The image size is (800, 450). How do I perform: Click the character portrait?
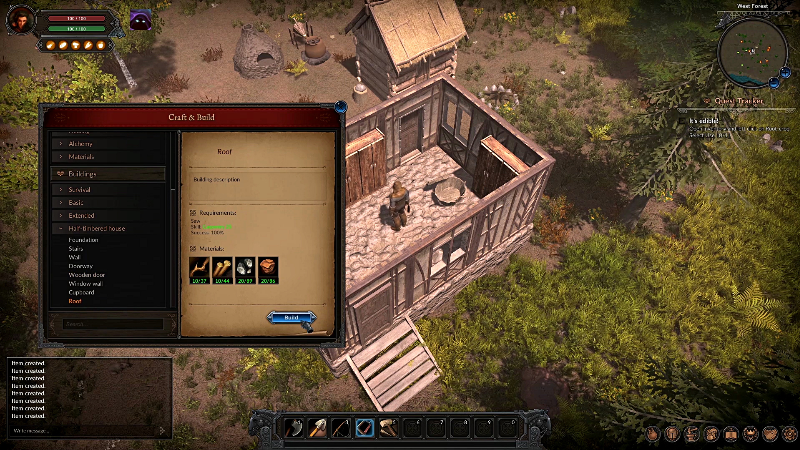(x=18, y=22)
